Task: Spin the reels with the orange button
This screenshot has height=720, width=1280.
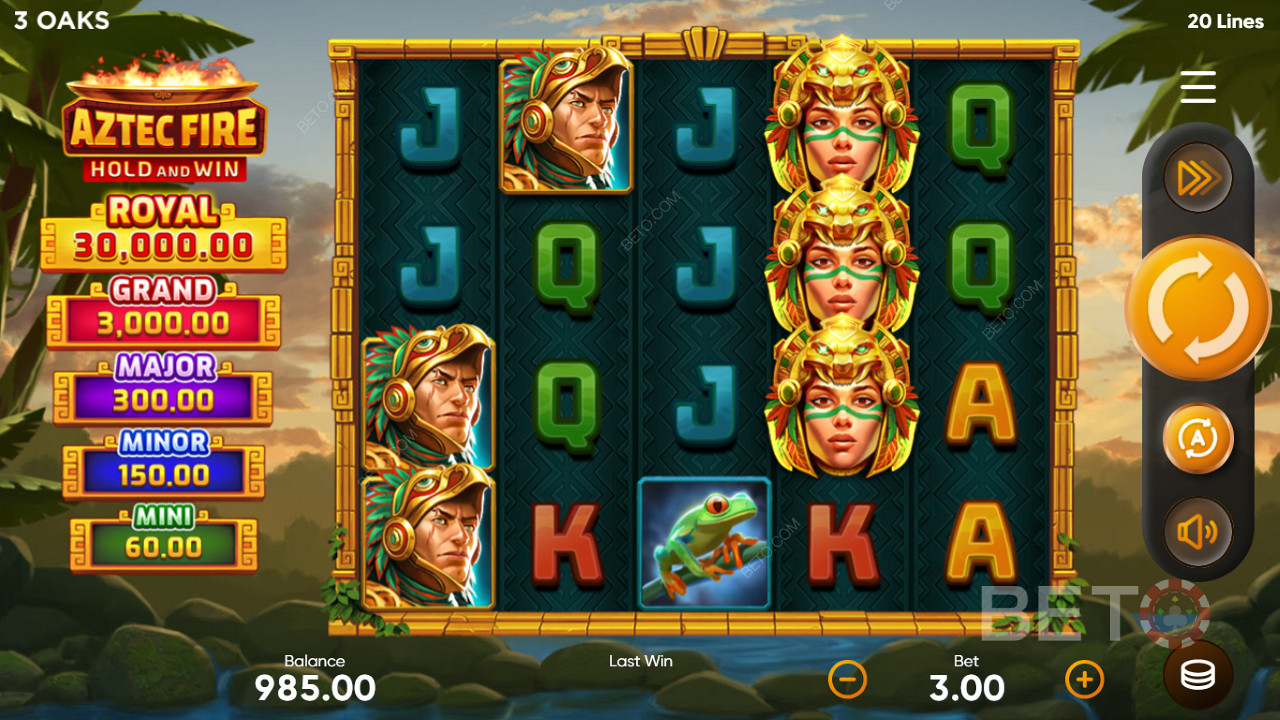Action: (x=1198, y=308)
